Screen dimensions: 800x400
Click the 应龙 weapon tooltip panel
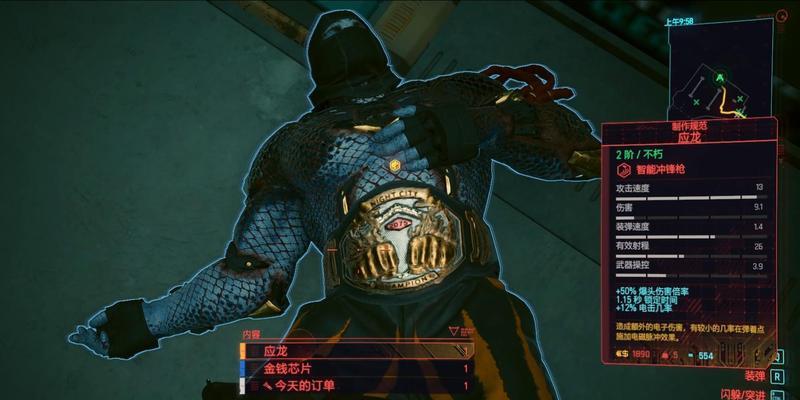click(689, 240)
